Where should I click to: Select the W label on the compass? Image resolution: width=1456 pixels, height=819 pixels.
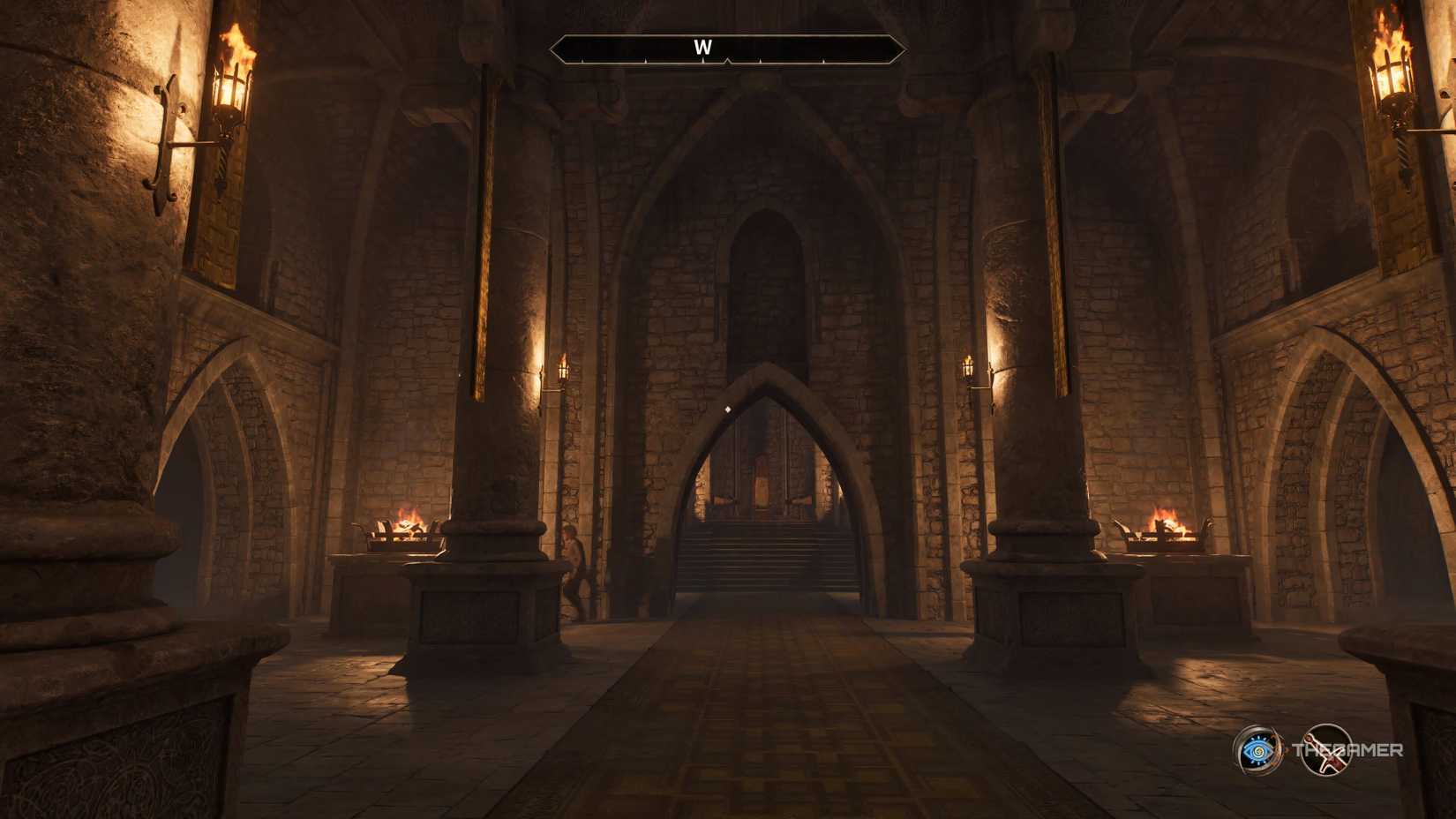(x=703, y=48)
